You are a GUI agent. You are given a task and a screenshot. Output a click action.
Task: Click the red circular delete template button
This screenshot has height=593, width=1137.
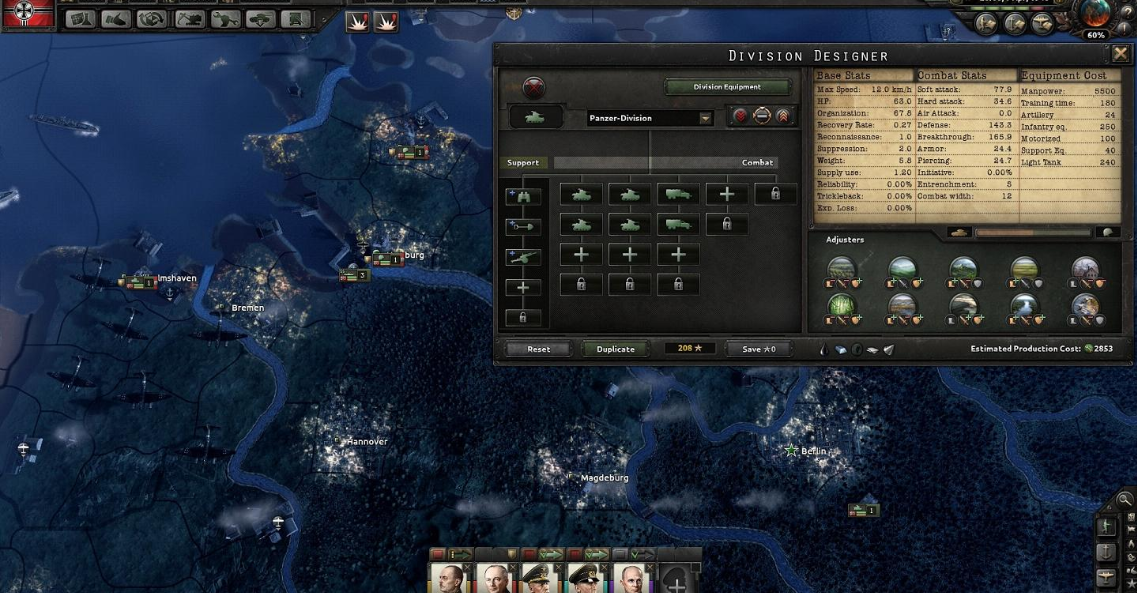[x=535, y=88]
